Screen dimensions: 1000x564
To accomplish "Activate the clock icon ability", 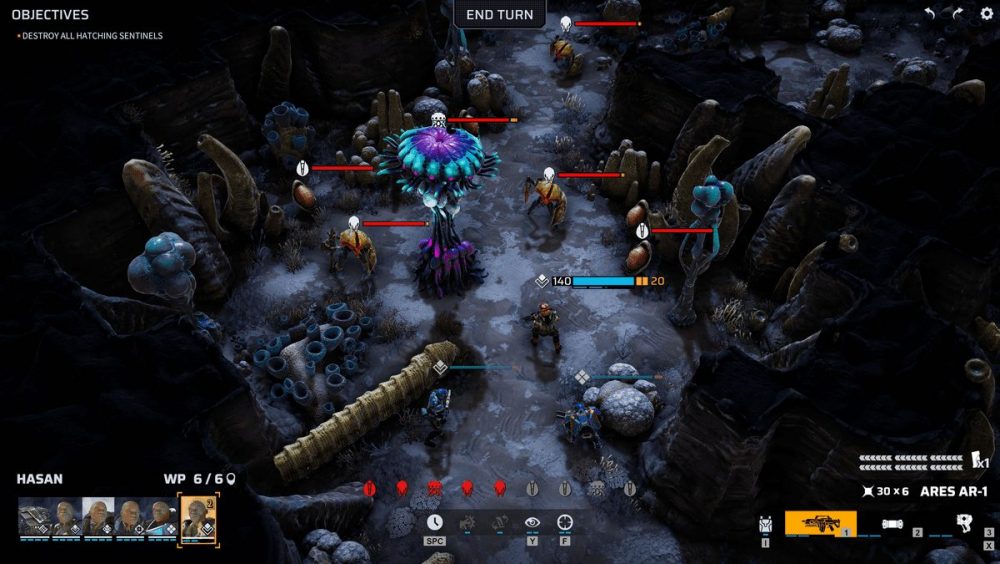I will tap(434, 522).
